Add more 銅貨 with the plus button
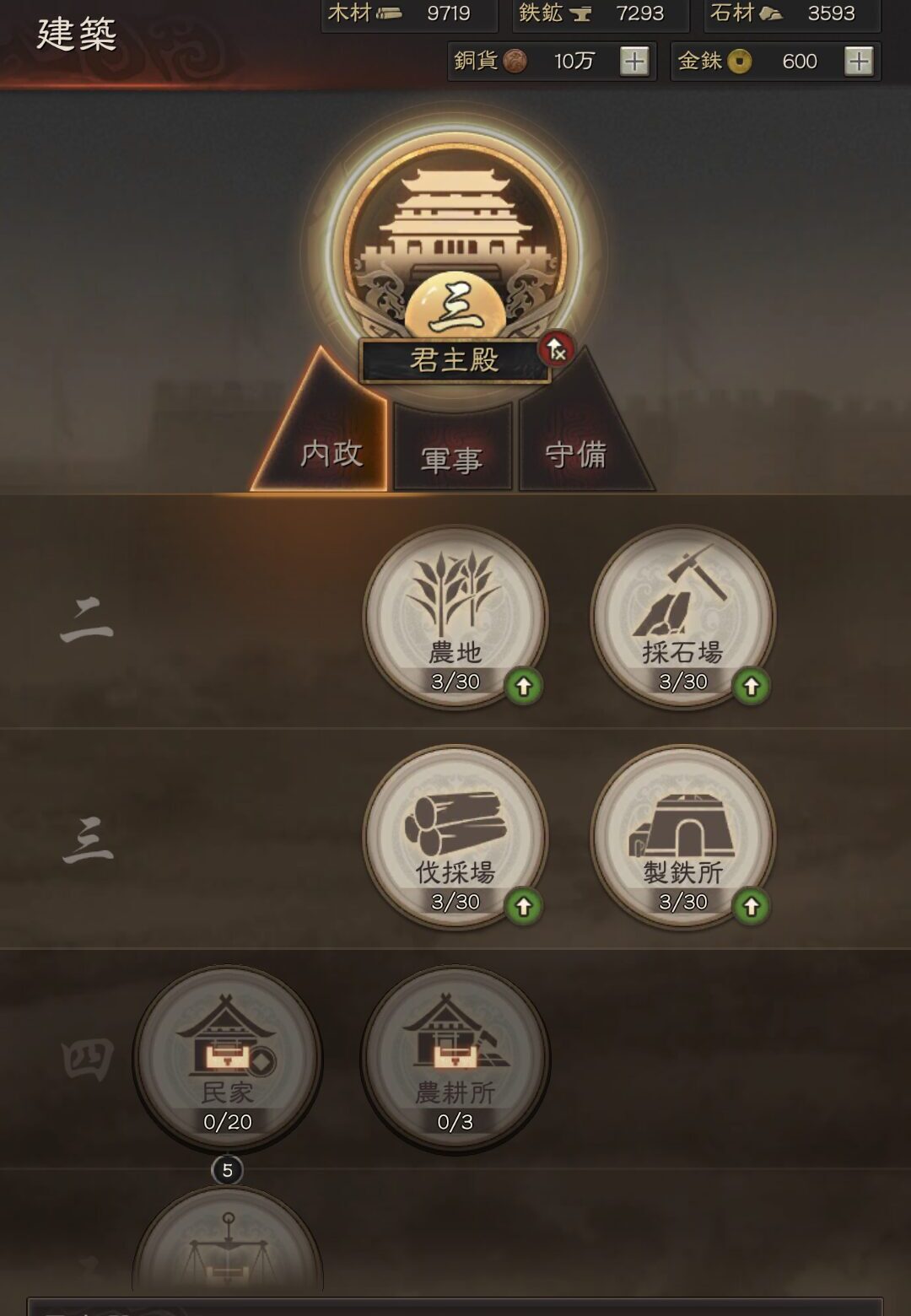911x1316 pixels. 634,61
